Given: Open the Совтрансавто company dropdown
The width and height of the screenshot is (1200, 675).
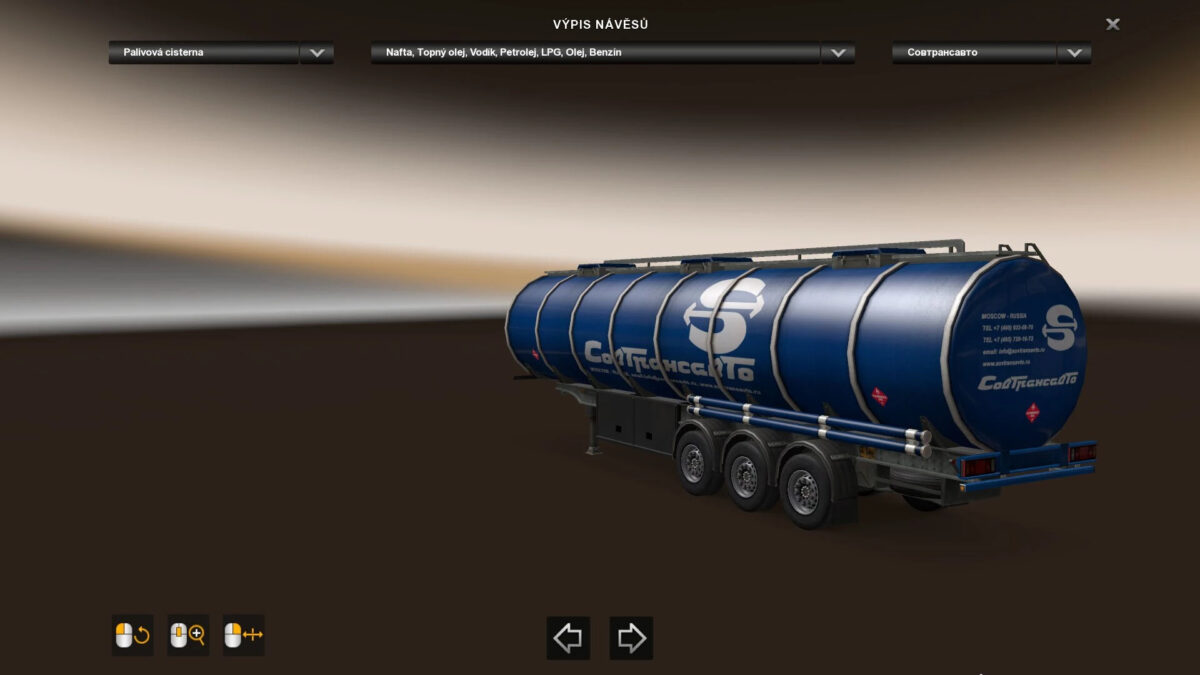Looking at the screenshot, I should pos(1074,53).
